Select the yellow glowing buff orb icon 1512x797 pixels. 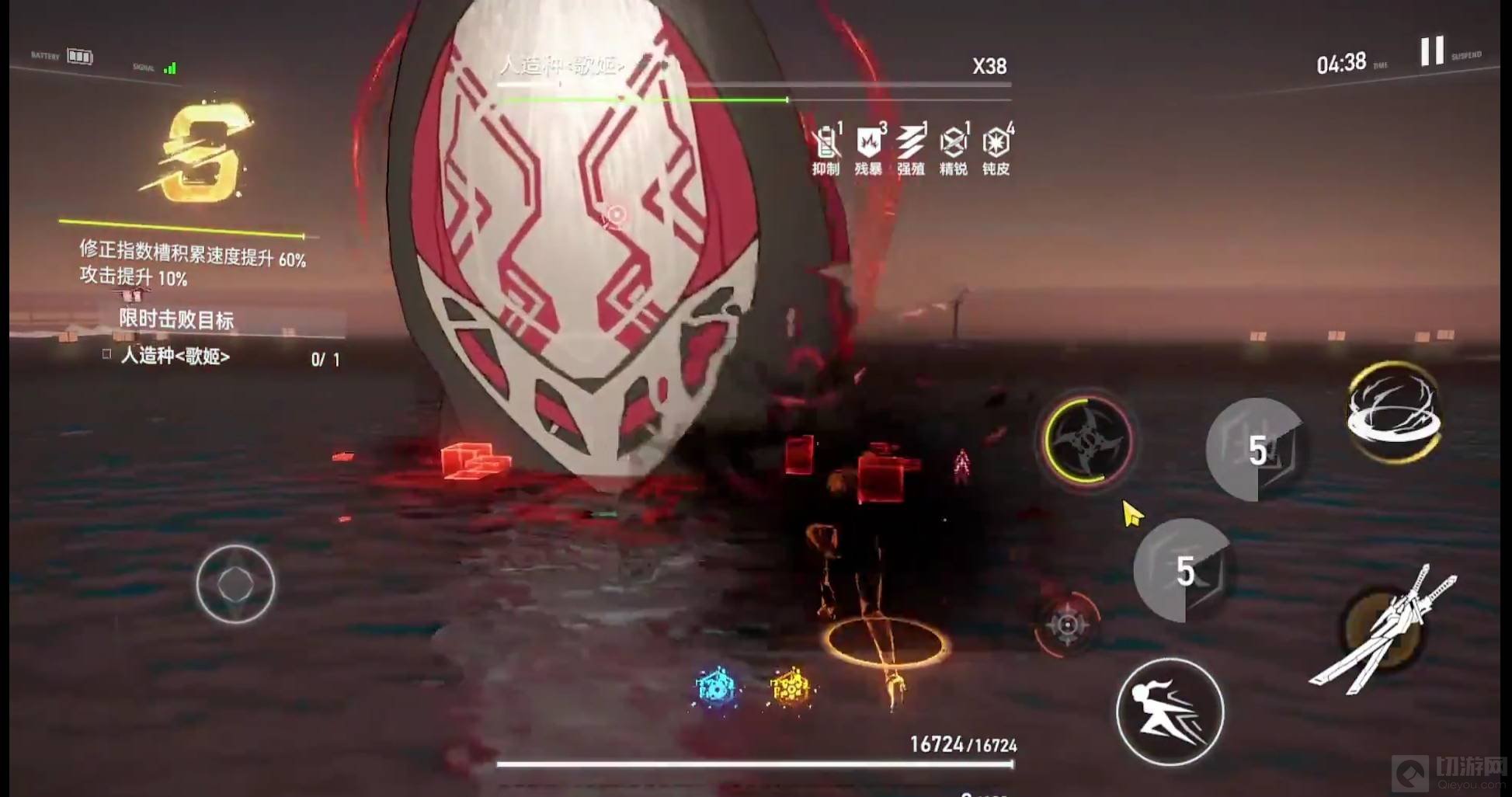[790, 687]
